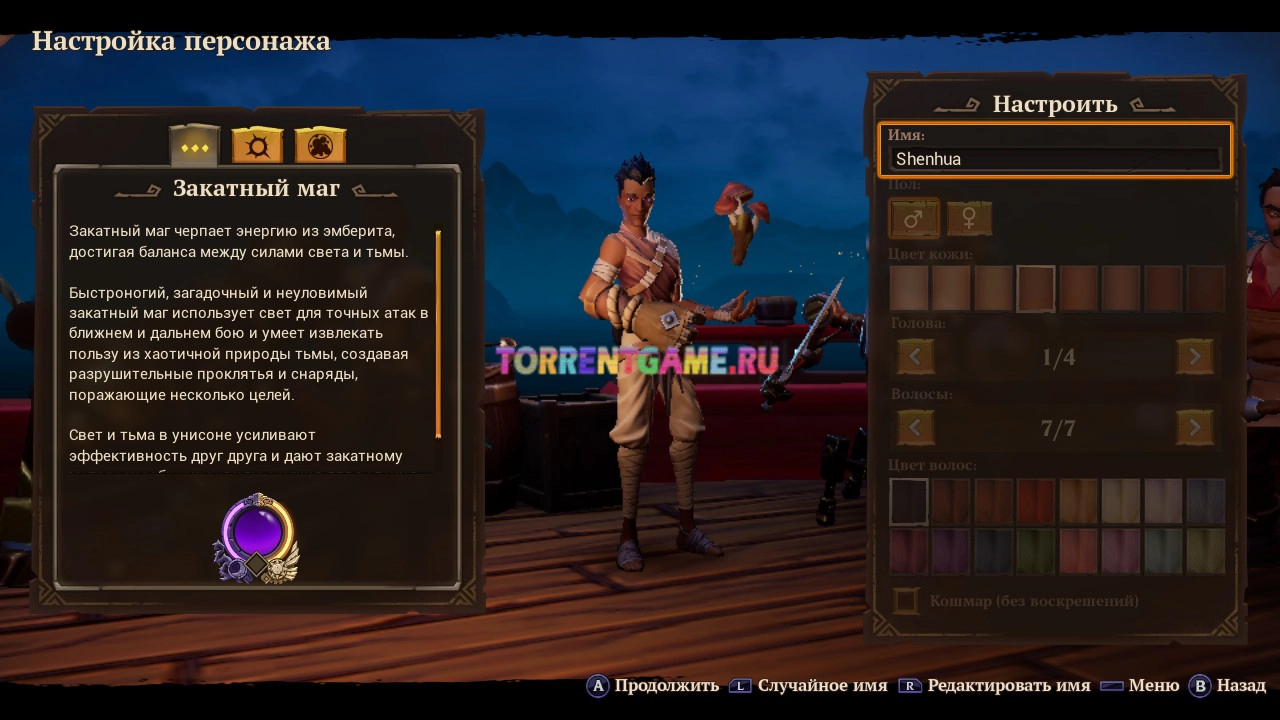Show the next head option
Screen dimensions: 1280x720
tap(1195, 357)
